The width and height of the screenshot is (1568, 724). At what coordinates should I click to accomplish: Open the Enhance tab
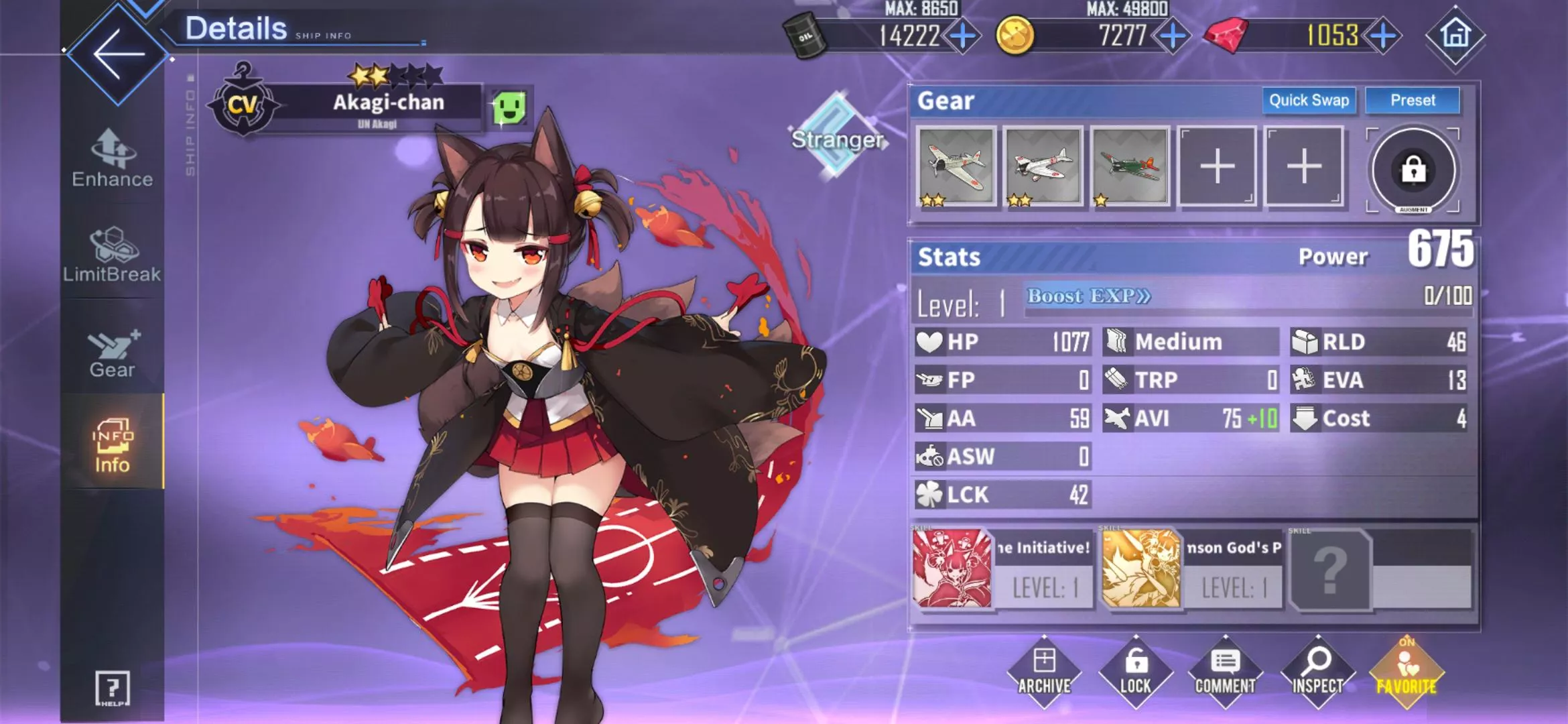point(113,160)
